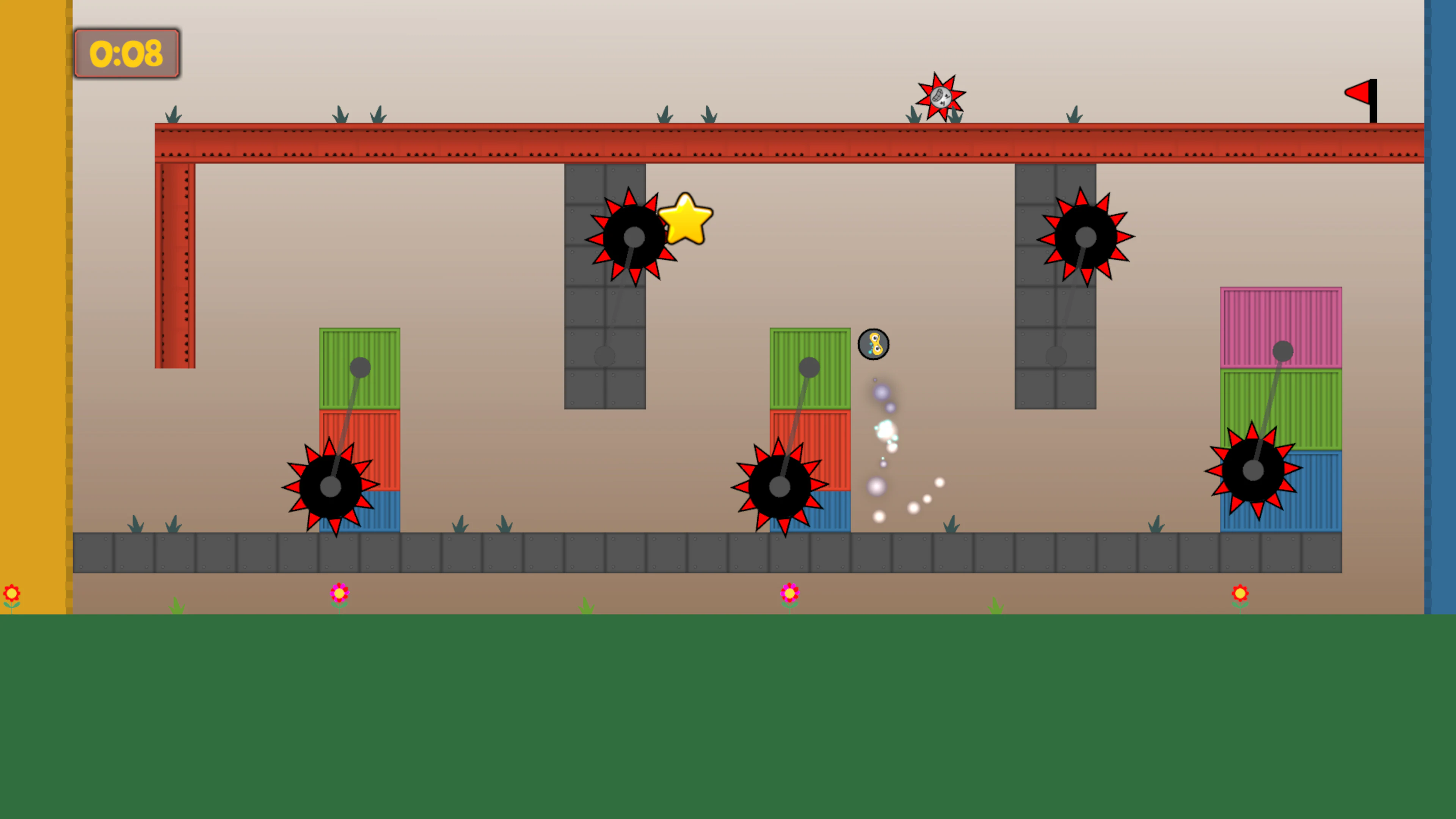Image resolution: width=1456 pixels, height=819 pixels.
Task: Click the timer showing 0:08
Action: pos(127,53)
